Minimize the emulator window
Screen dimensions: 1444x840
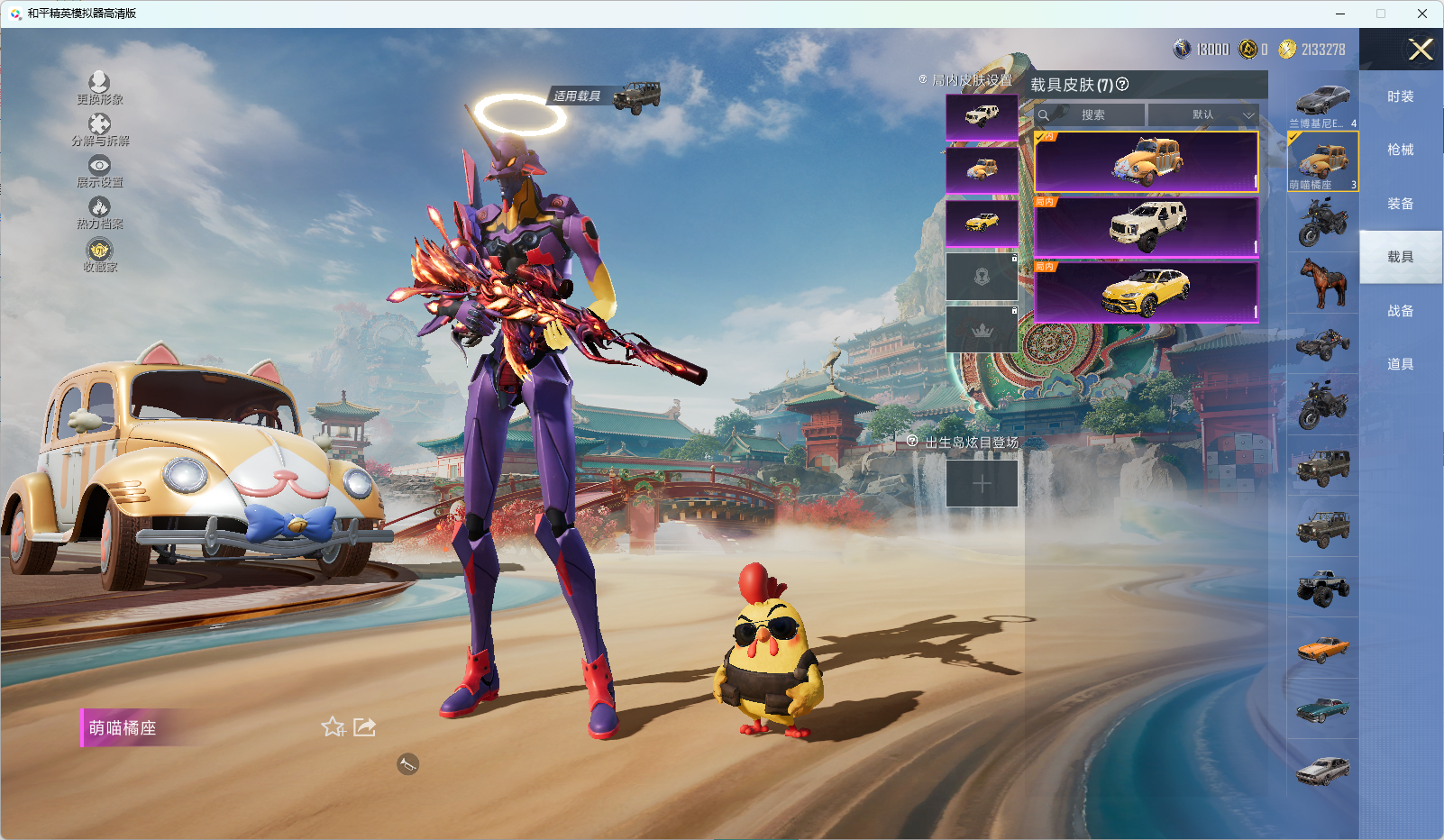tap(1340, 14)
